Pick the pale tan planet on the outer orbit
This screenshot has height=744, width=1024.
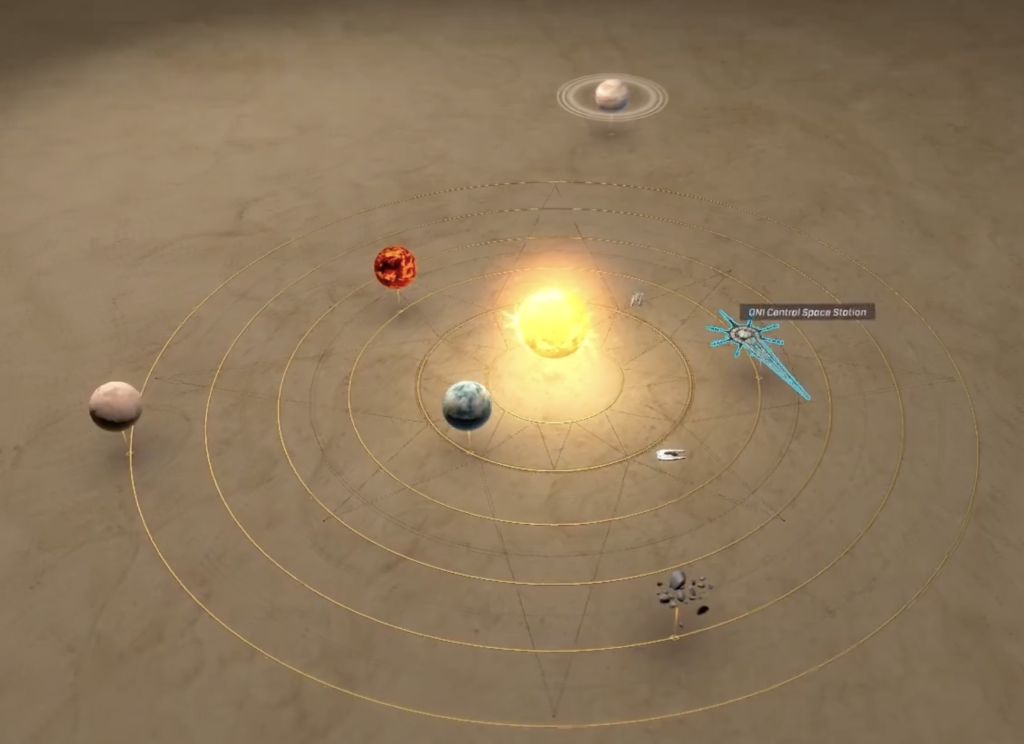click(x=115, y=405)
